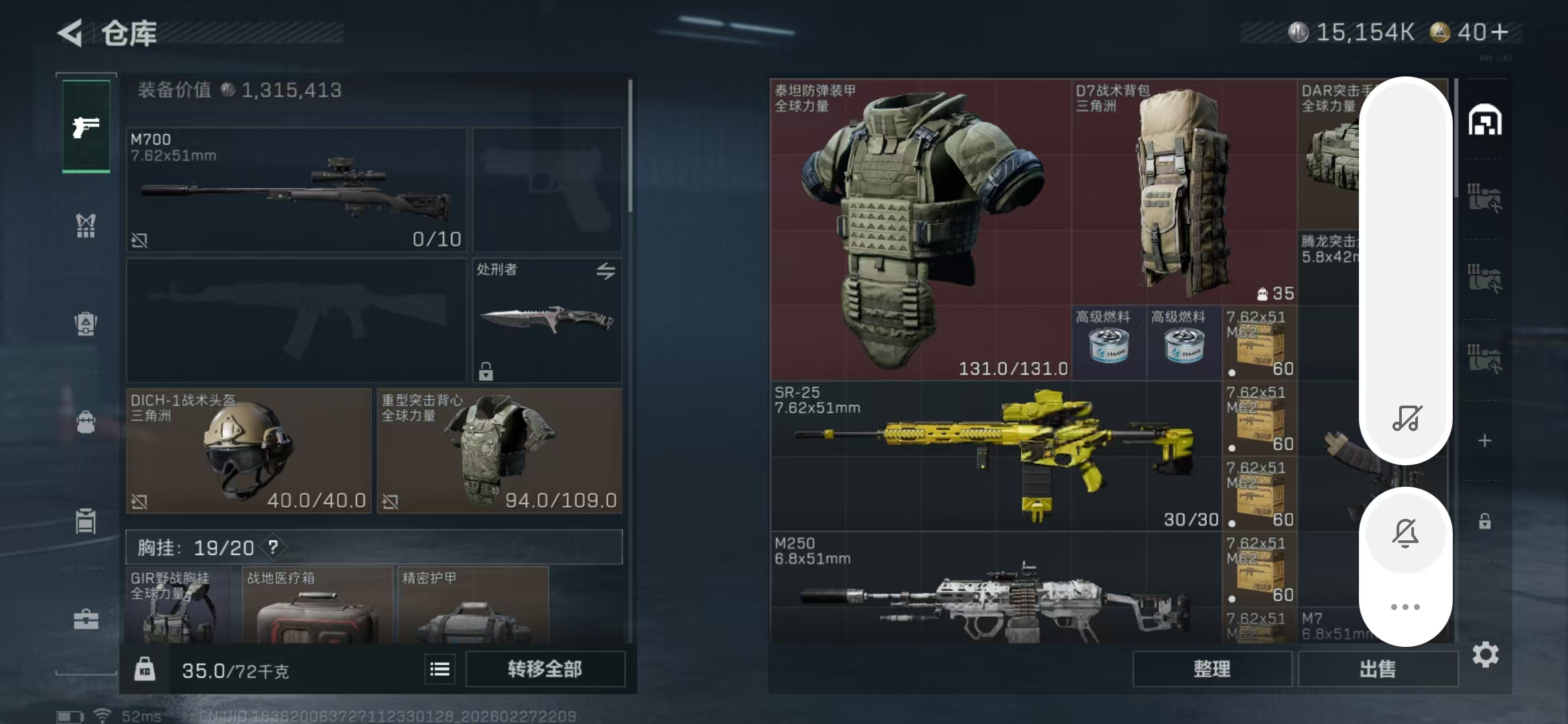This screenshot has height=724, width=1568.
Task: Toggle the muted bell overlay button
Action: tap(1405, 533)
